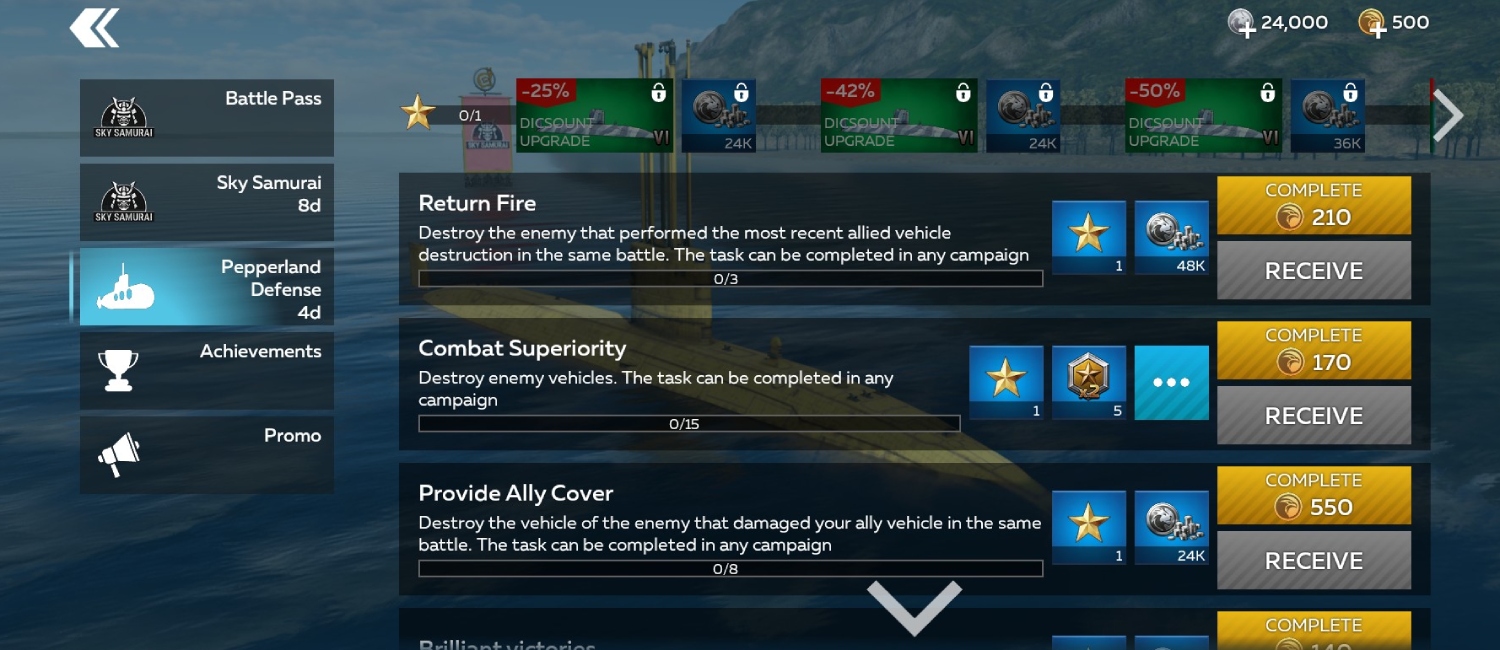This screenshot has height=650, width=1500.
Task: Go back with the double-arrow button
Action: click(94, 28)
